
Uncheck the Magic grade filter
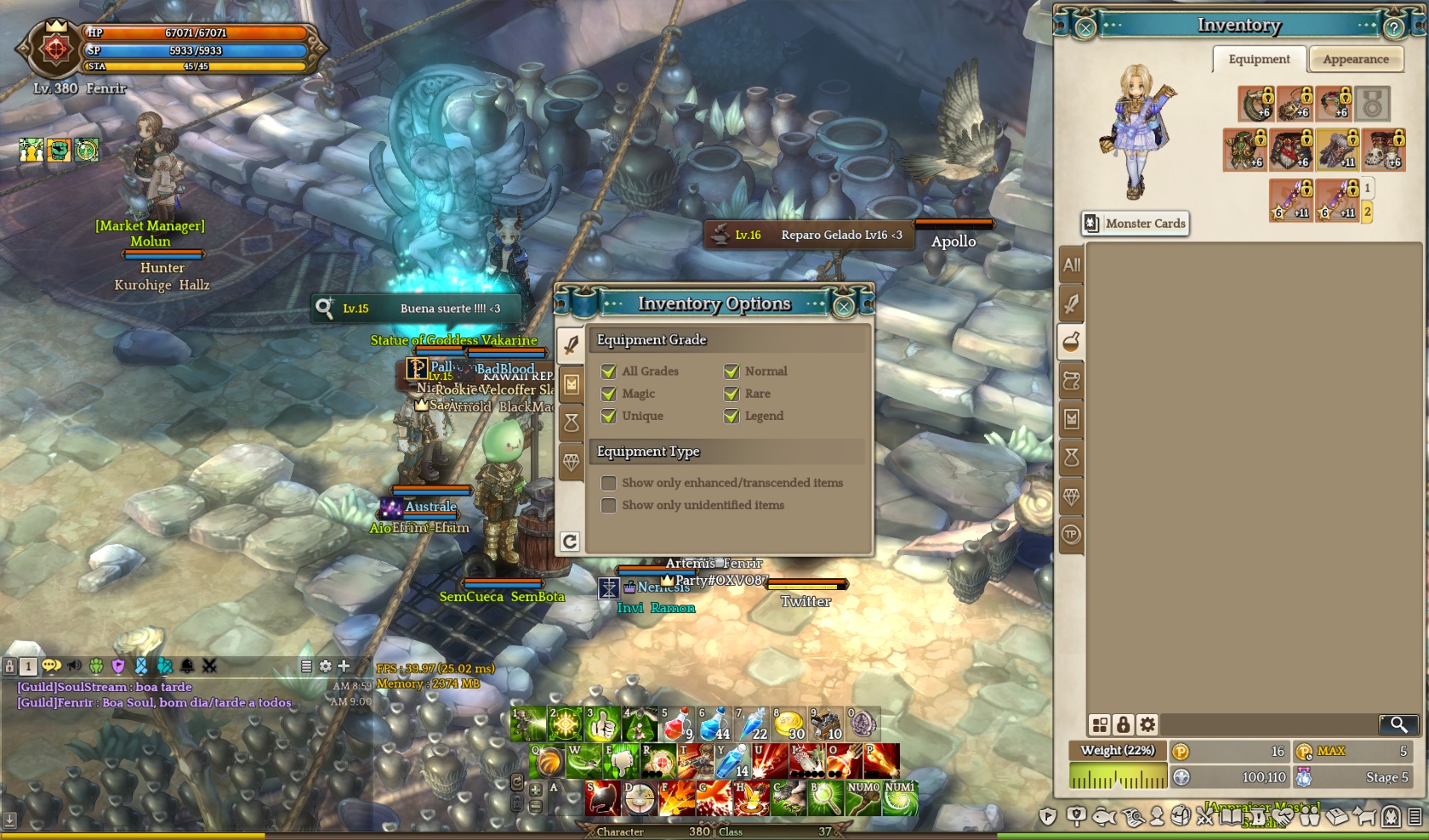point(609,394)
